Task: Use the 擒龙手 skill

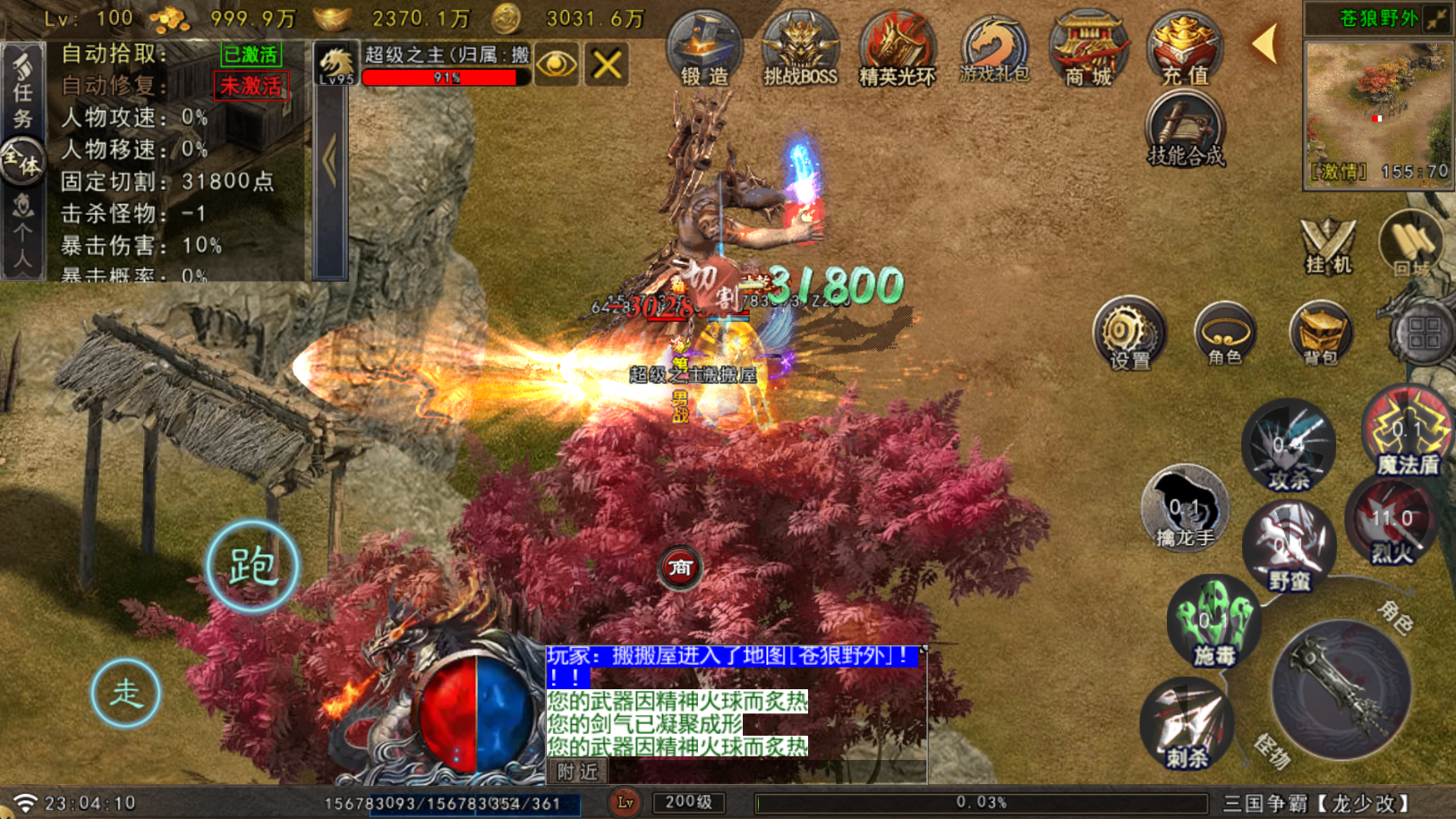Action: point(1184,508)
